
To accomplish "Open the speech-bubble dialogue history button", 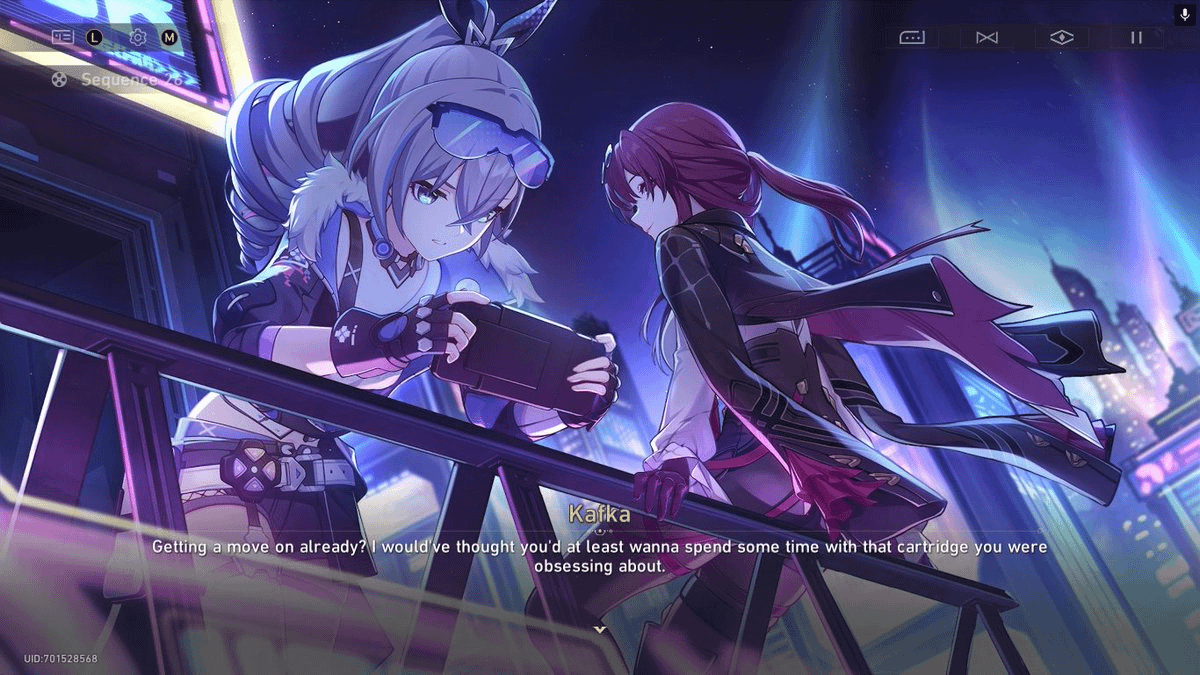I will [912, 37].
